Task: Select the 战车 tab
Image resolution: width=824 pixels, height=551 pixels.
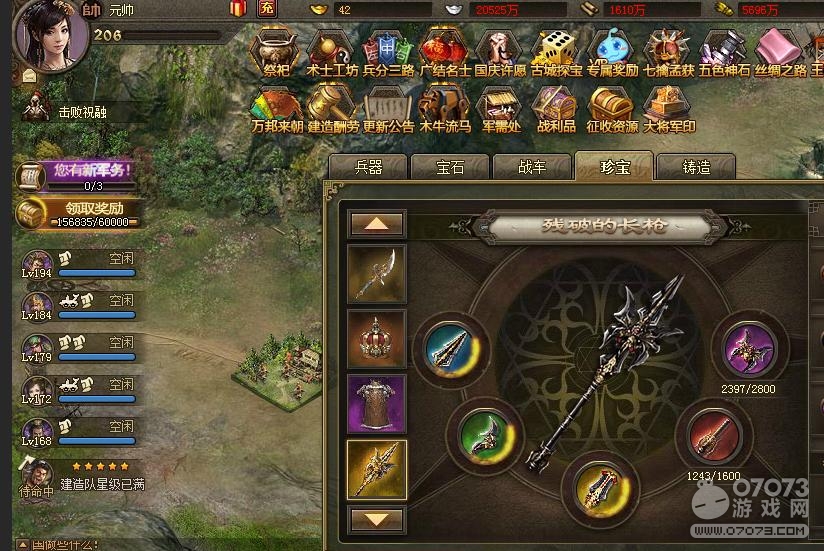Action: 532,167
